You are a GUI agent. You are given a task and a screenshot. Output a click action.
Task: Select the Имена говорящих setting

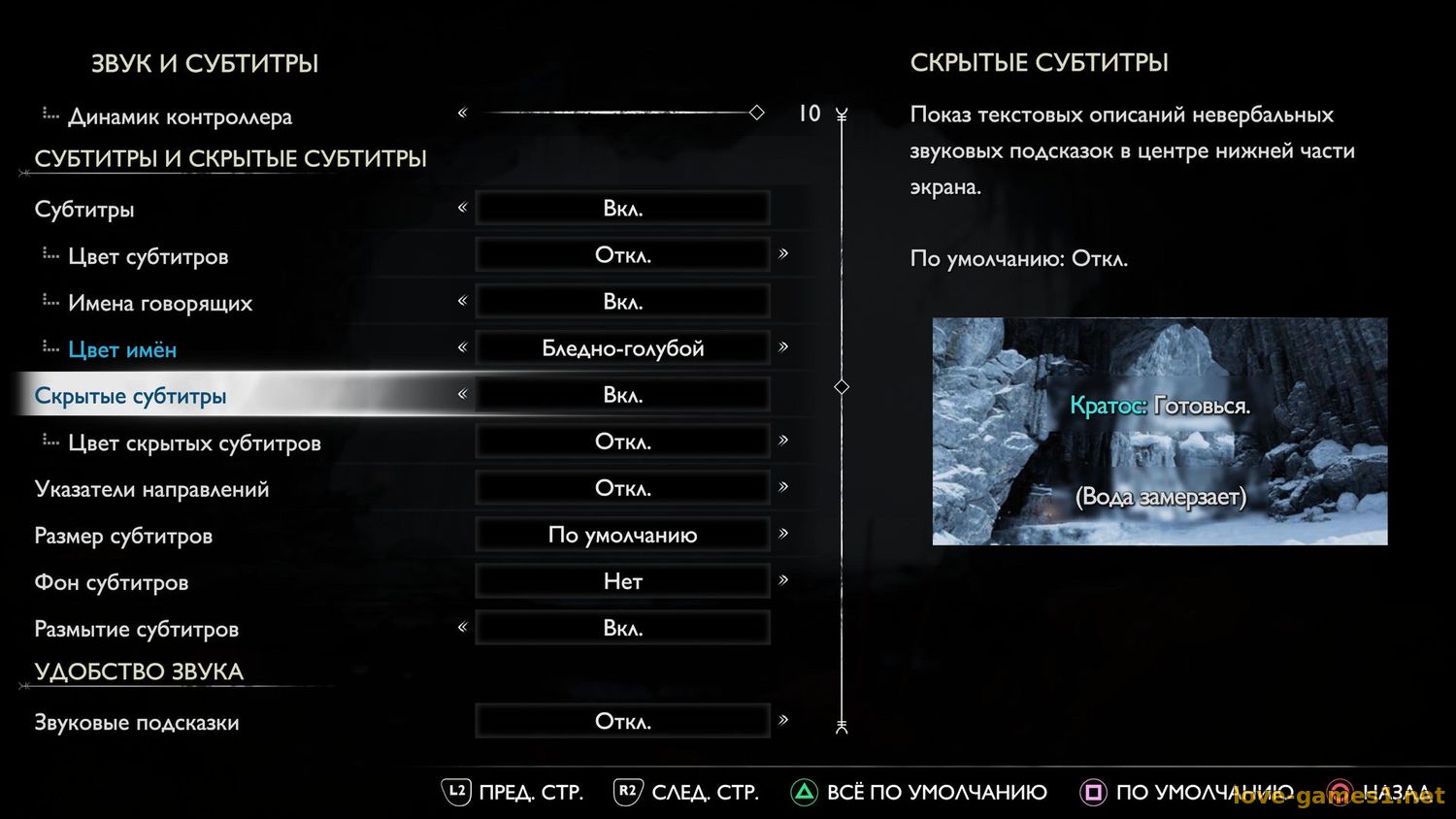tap(160, 303)
